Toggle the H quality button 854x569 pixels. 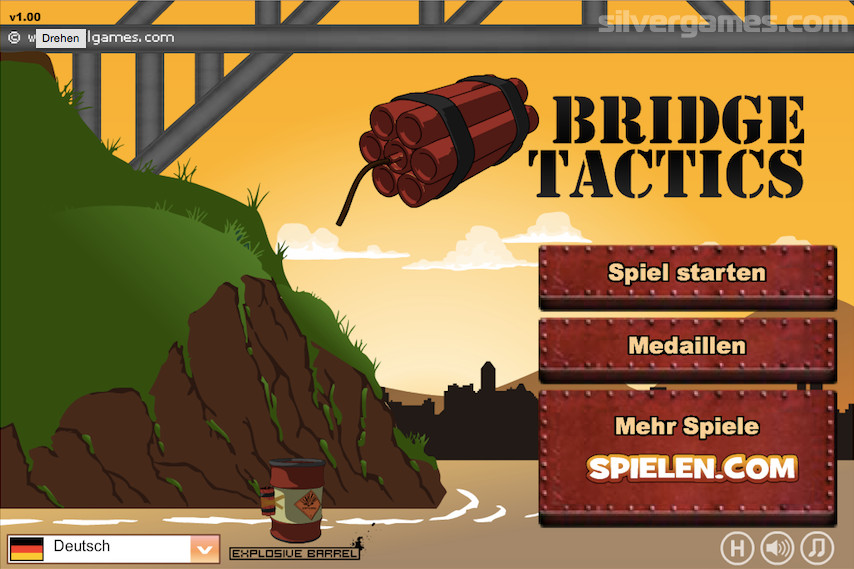click(737, 547)
